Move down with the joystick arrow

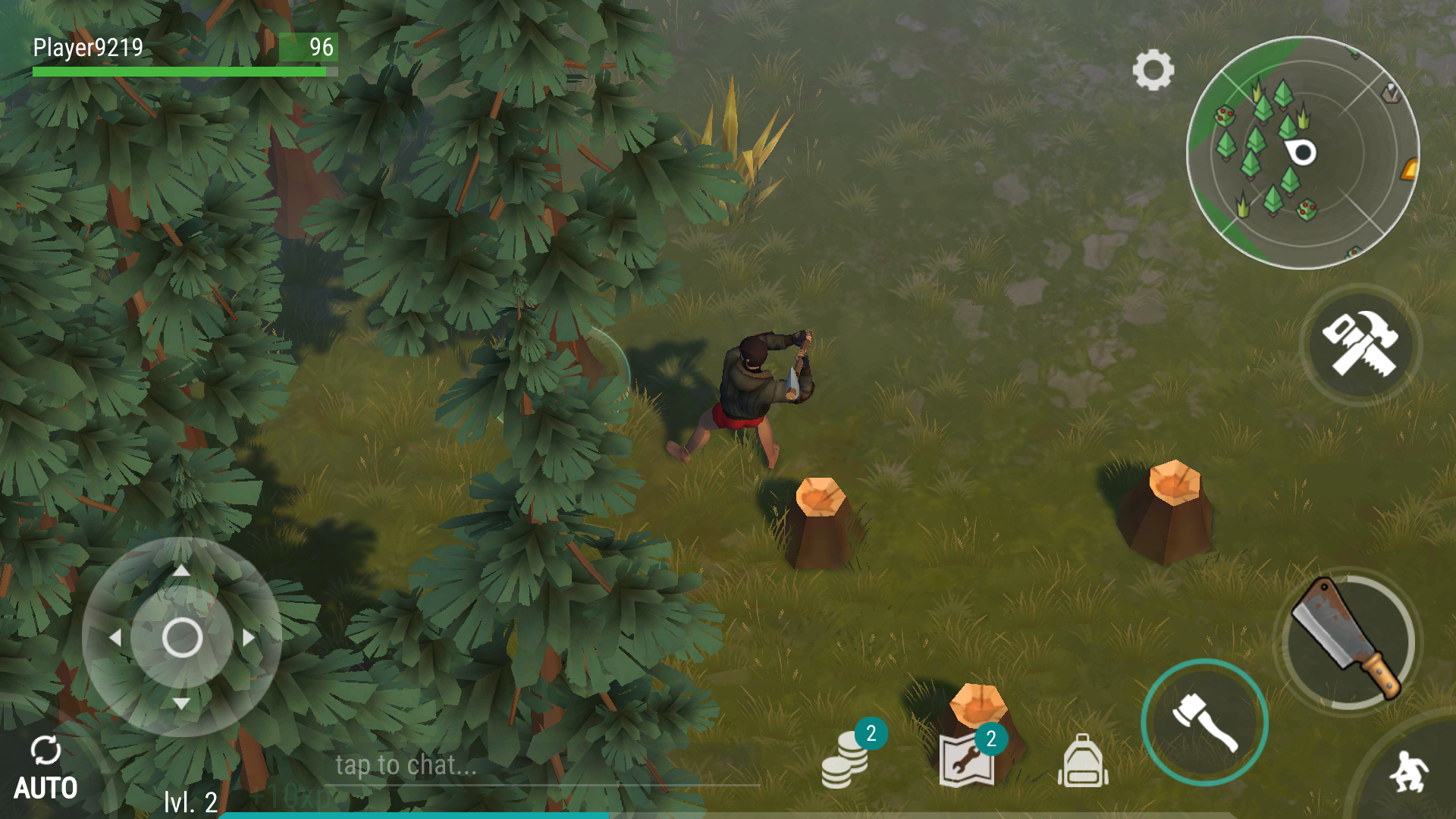(181, 704)
